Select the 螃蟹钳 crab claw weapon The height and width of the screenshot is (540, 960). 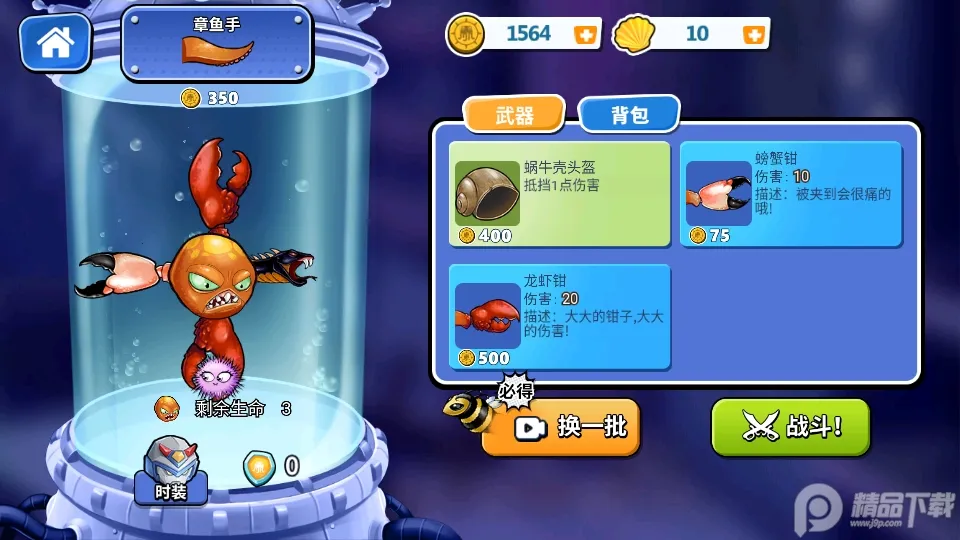[x=791, y=194]
